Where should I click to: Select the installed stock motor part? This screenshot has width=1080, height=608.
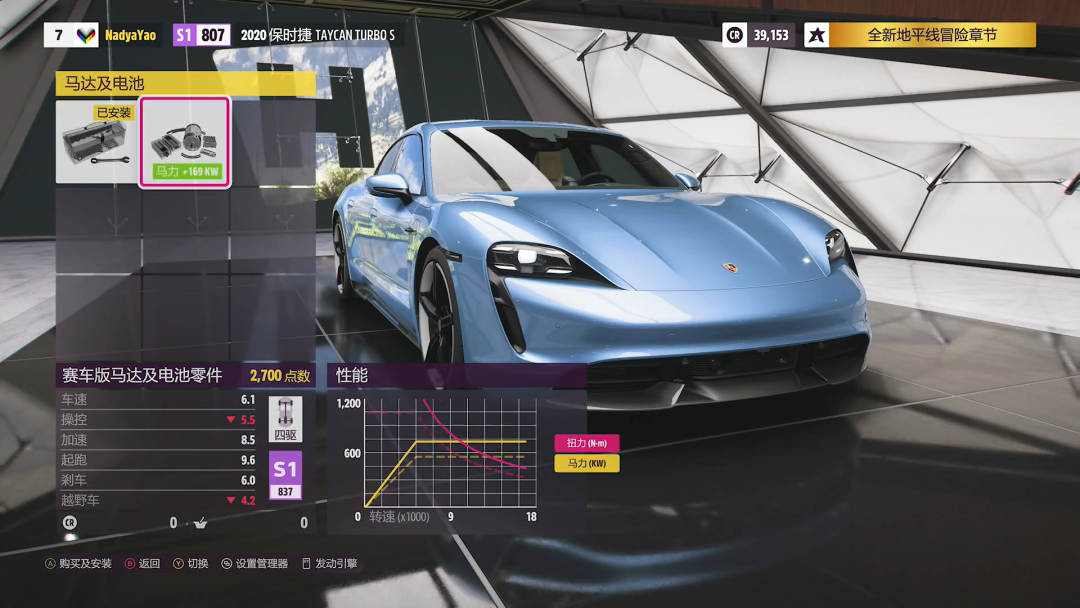point(96,142)
